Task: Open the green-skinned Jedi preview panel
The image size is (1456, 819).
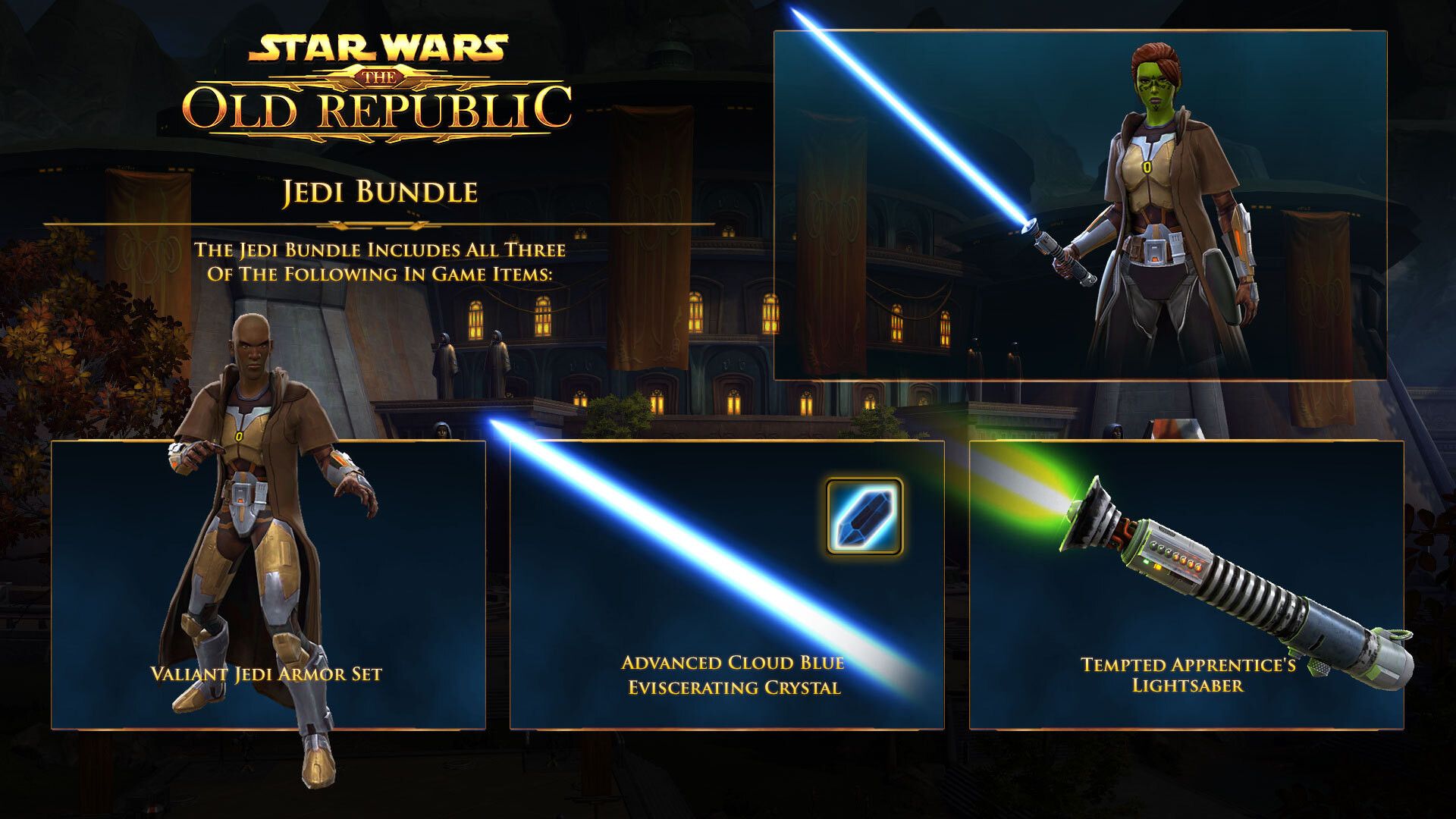Action: click(1080, 205)
